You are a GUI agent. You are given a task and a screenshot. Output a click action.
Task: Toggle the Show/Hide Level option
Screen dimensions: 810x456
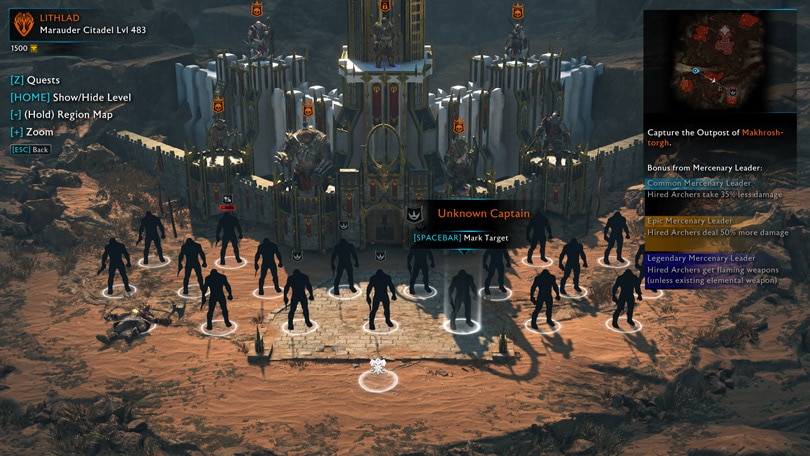pyautogui.click(x=70, y=97)
